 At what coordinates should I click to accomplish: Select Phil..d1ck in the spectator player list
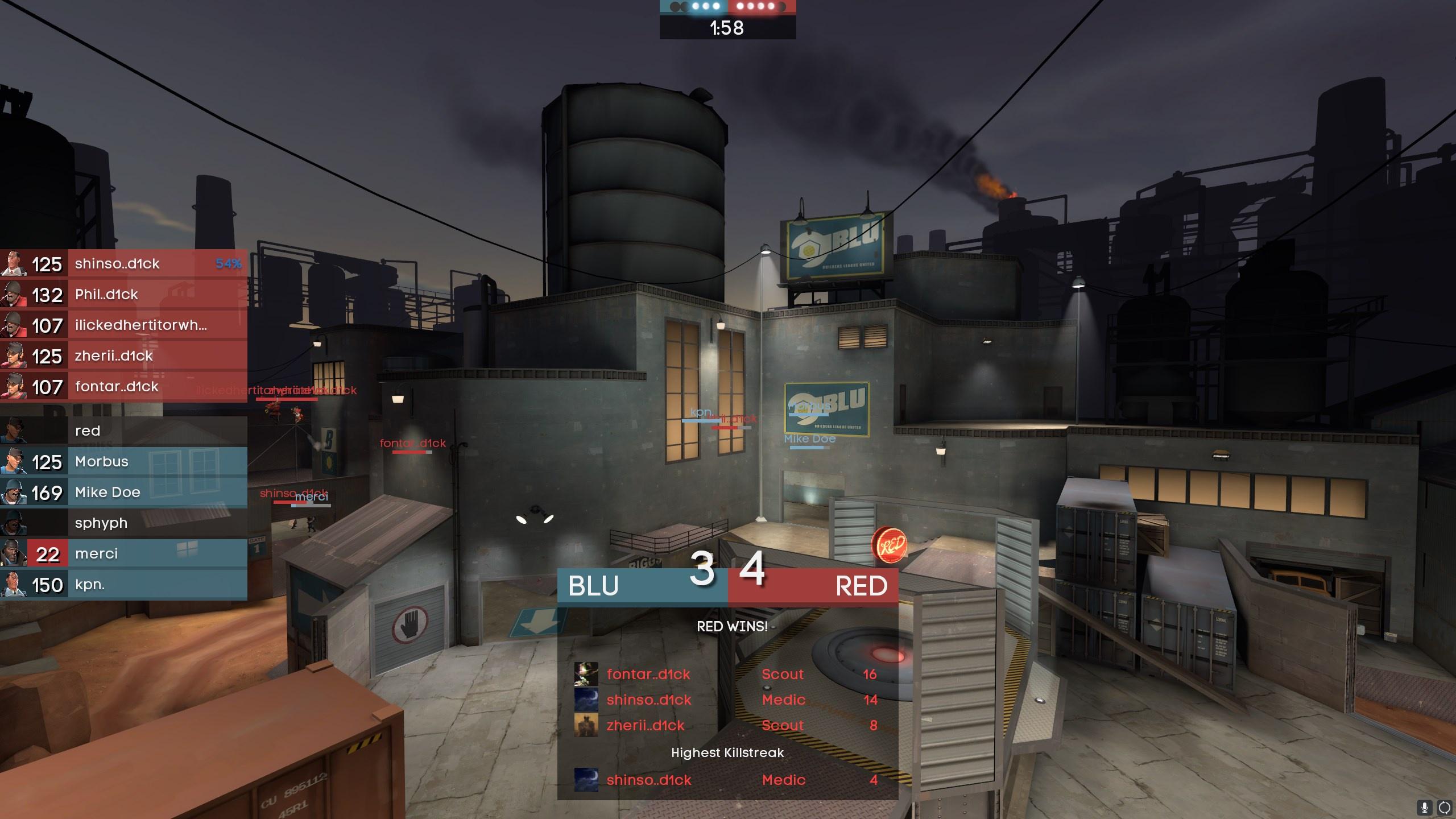[124, 295]
